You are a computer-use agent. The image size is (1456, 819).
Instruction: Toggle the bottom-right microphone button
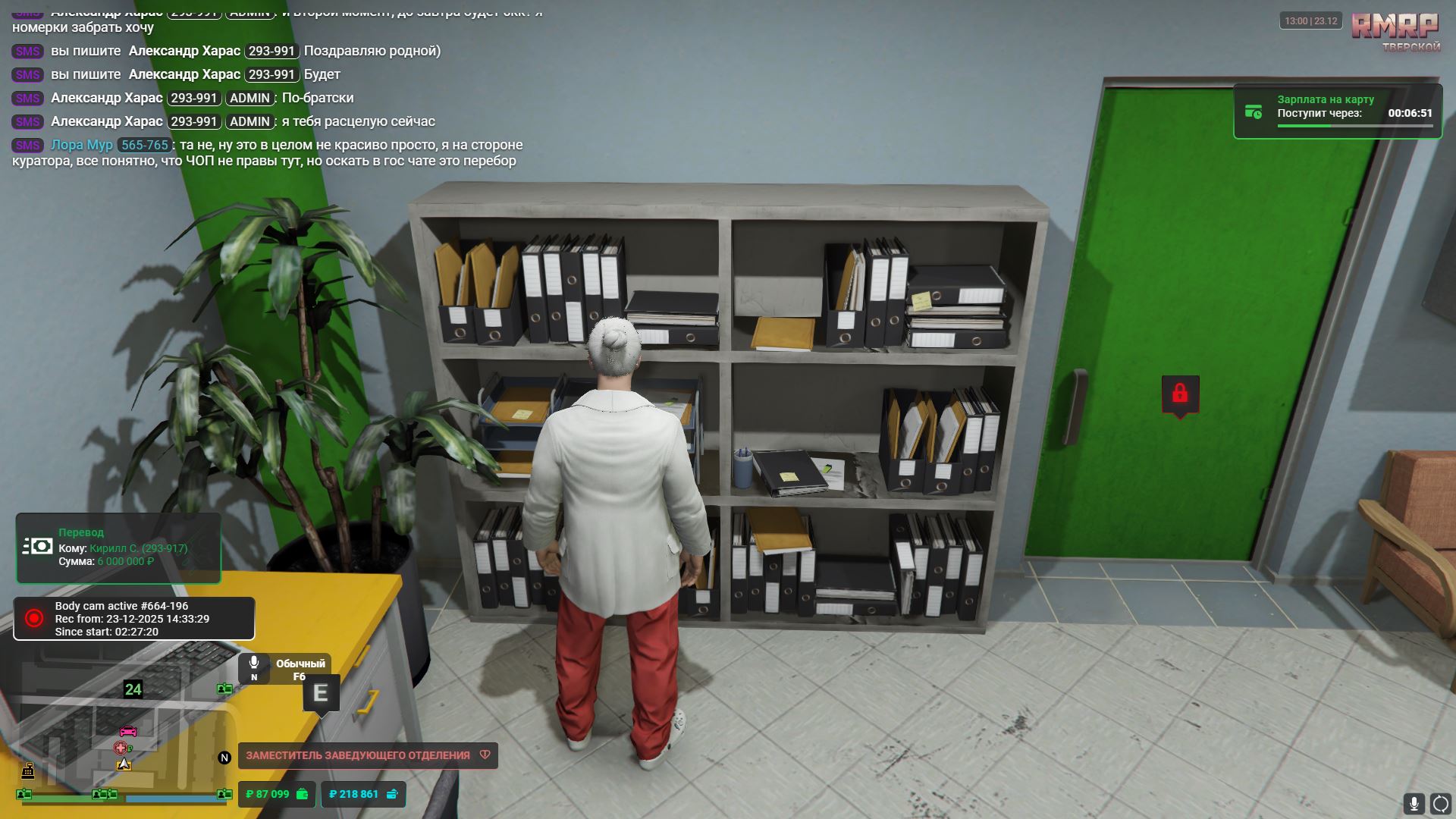1414,803
